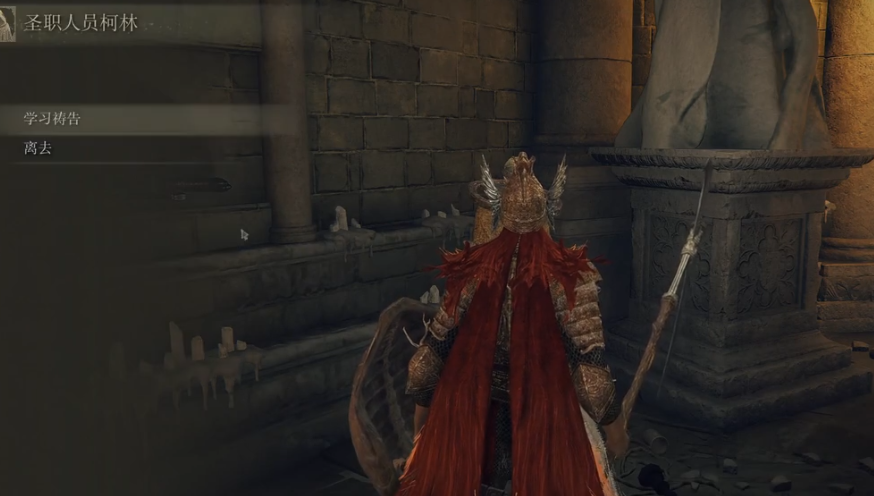Choose 离去 to leave the conversation
874x496 pixels.
pos(38,148)
